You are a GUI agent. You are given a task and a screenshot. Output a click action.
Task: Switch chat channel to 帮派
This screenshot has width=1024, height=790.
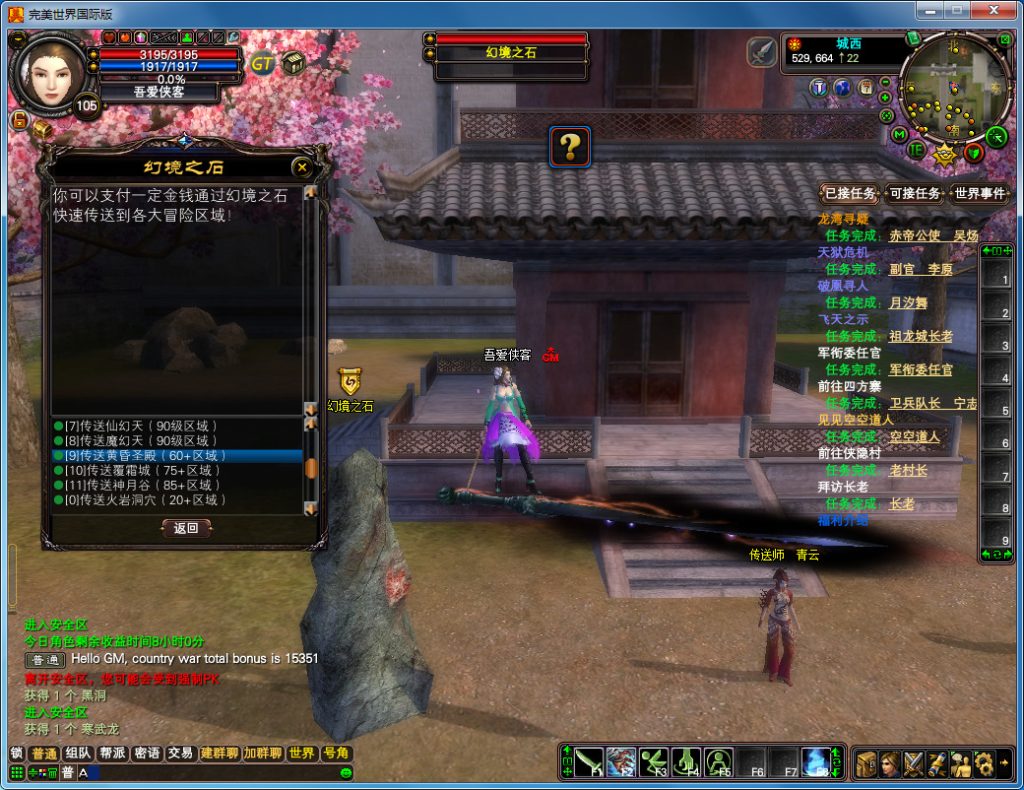click(x=112, y=753)
